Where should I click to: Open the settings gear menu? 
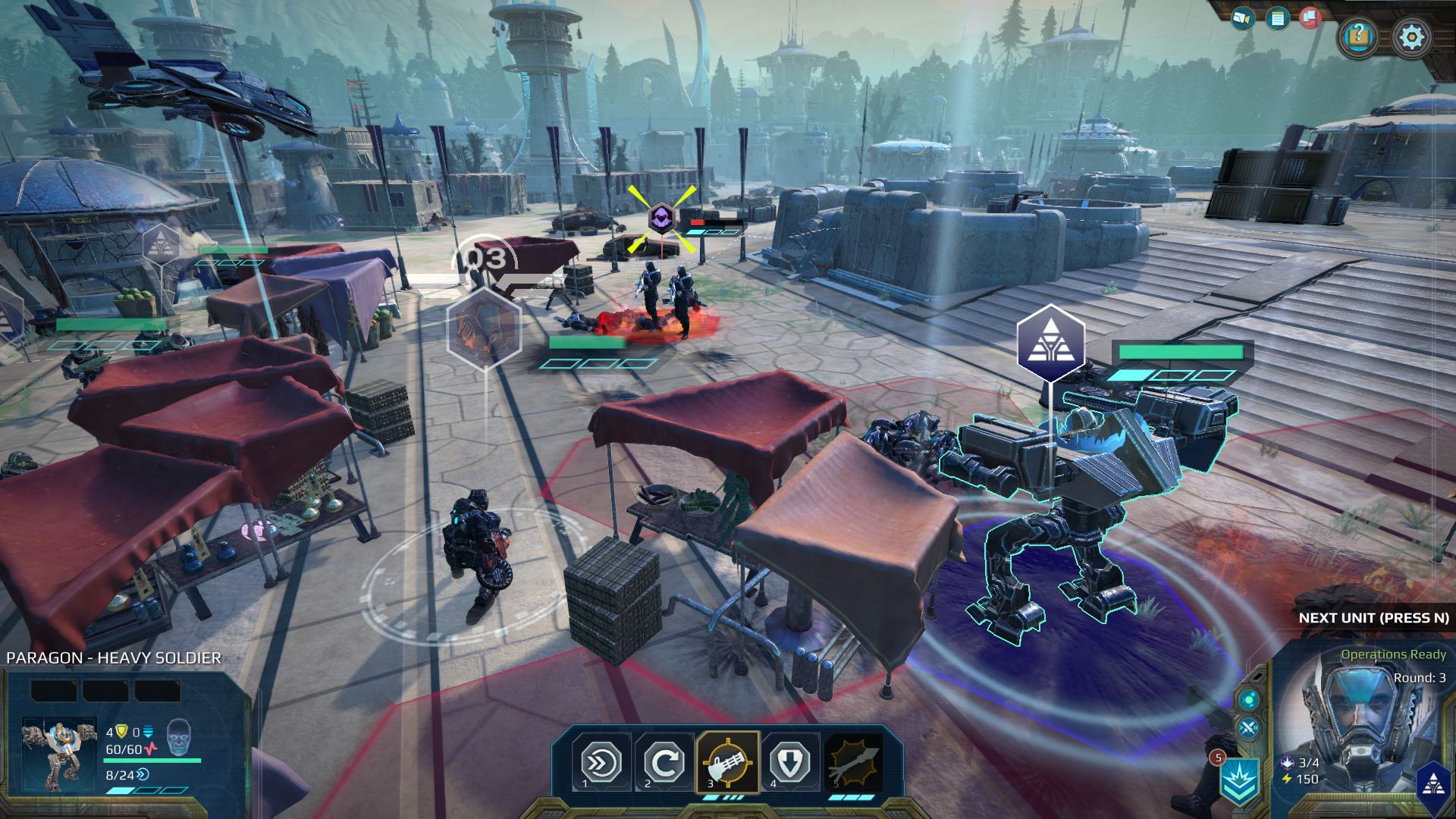tap(1411, 36)
